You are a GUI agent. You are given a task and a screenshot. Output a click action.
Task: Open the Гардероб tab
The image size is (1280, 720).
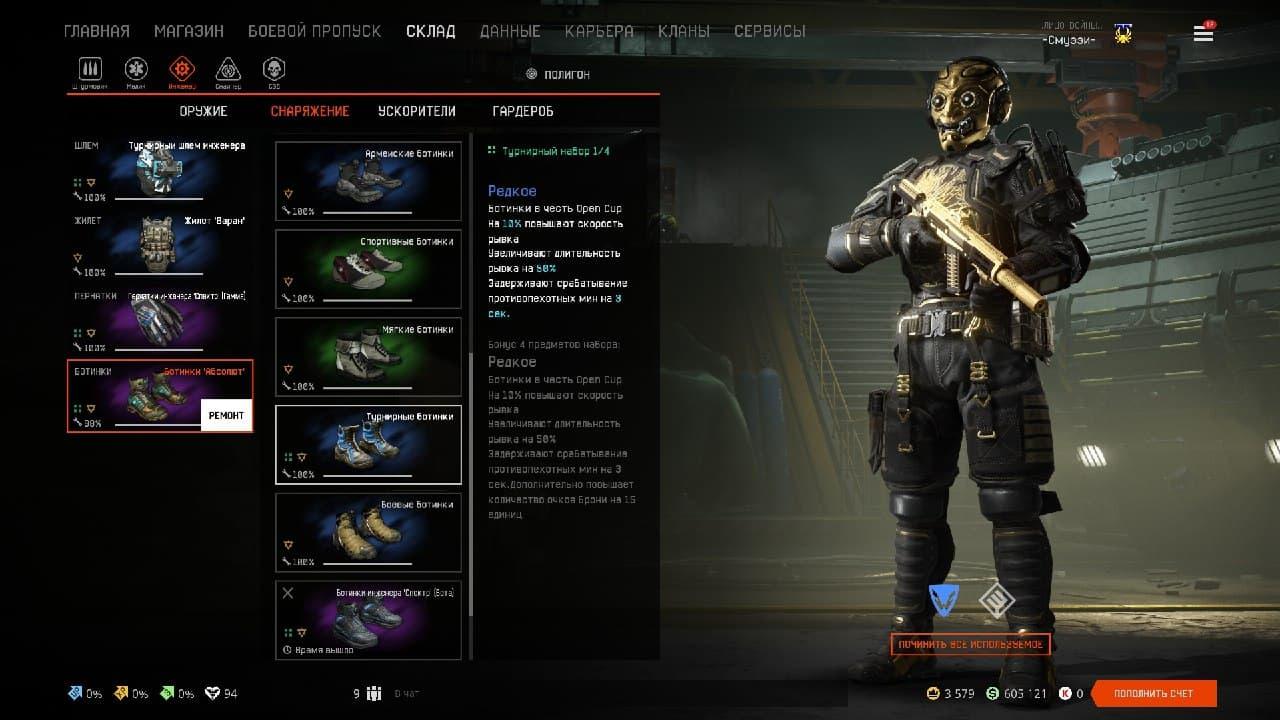[x=523, y=111]
